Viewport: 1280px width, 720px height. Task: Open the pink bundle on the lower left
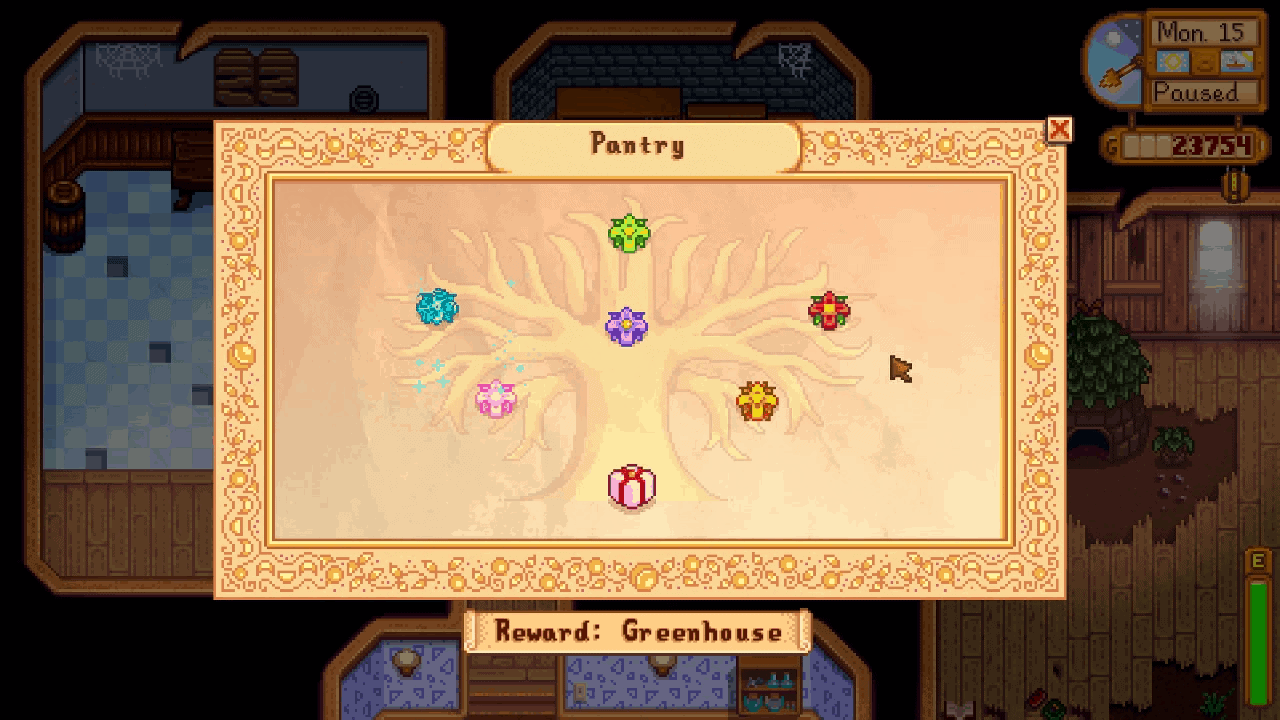click(497, 400)
